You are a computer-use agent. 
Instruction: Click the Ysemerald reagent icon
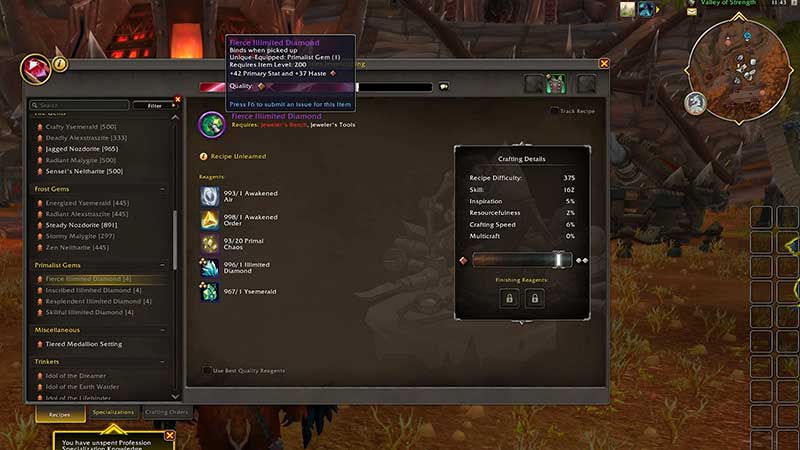(x=211, y=292)
